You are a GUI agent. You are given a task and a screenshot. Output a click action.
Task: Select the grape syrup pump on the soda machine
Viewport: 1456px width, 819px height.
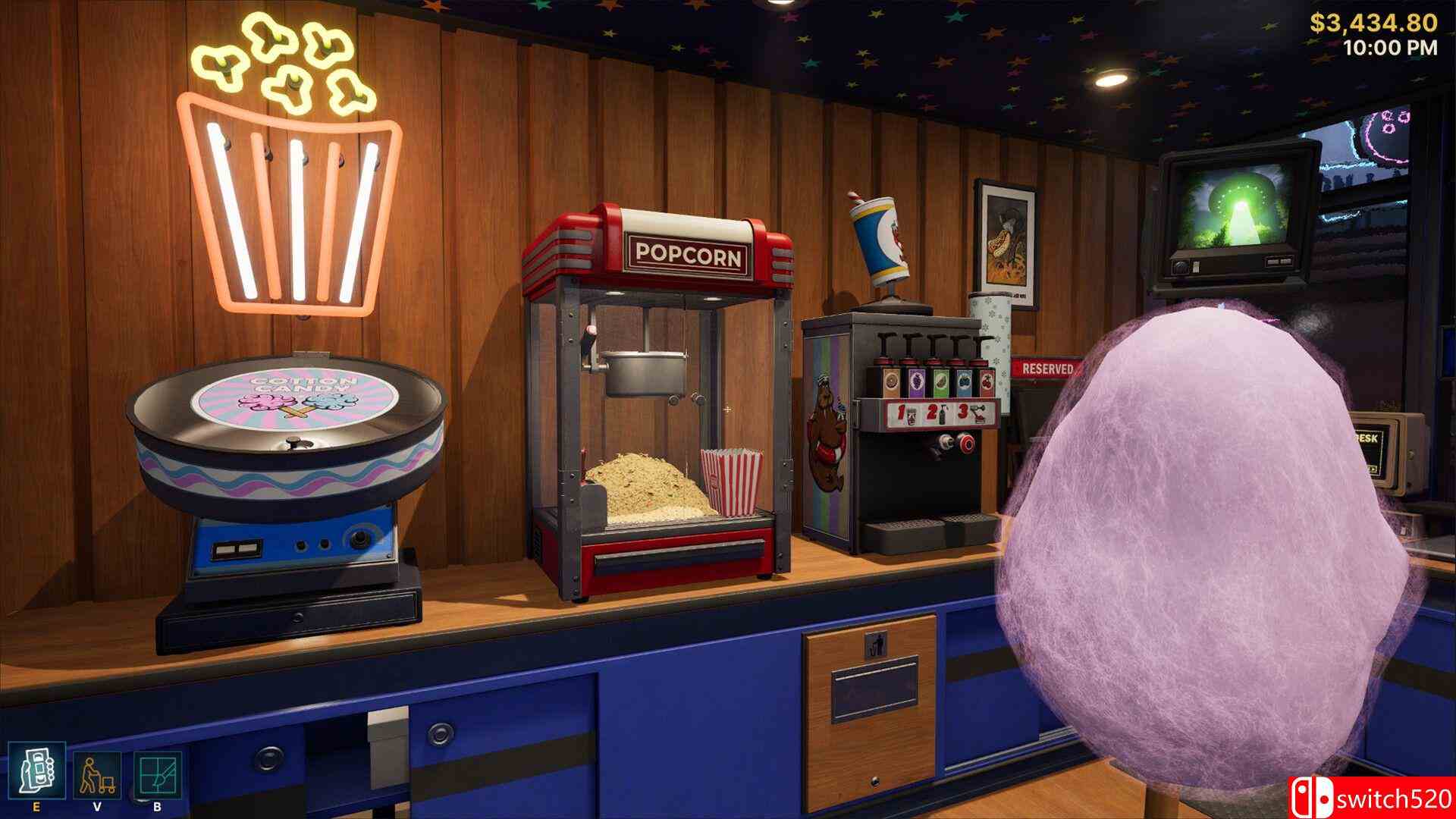[x=916, y=381]
